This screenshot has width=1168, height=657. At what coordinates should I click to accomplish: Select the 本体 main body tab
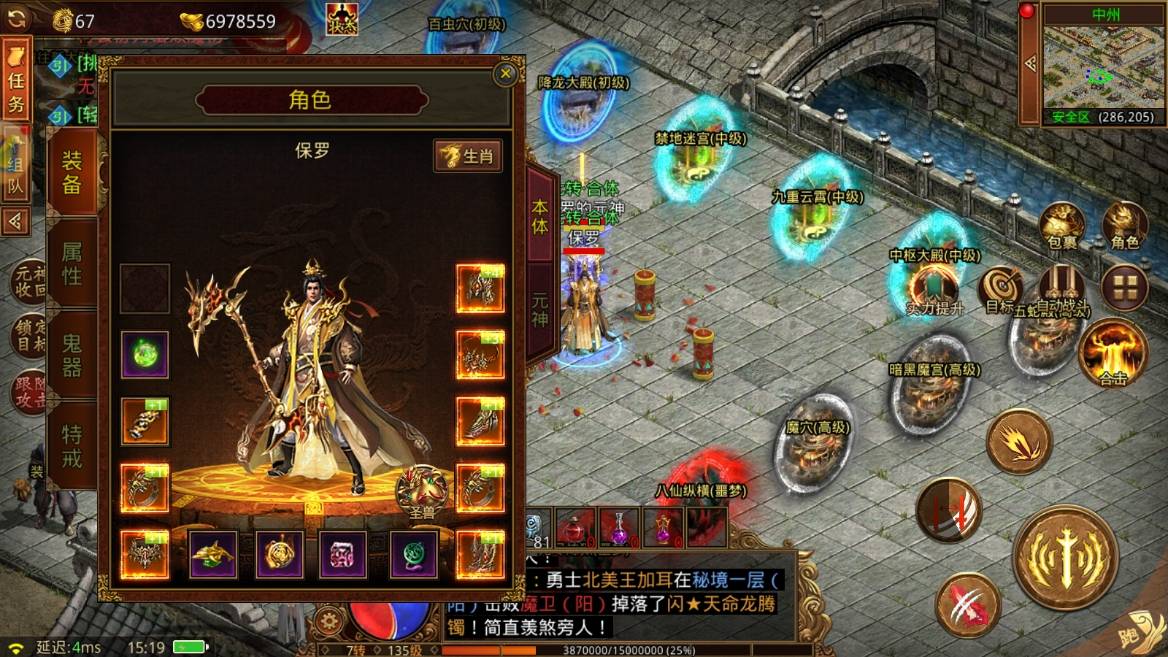click(x=541, y=212)
